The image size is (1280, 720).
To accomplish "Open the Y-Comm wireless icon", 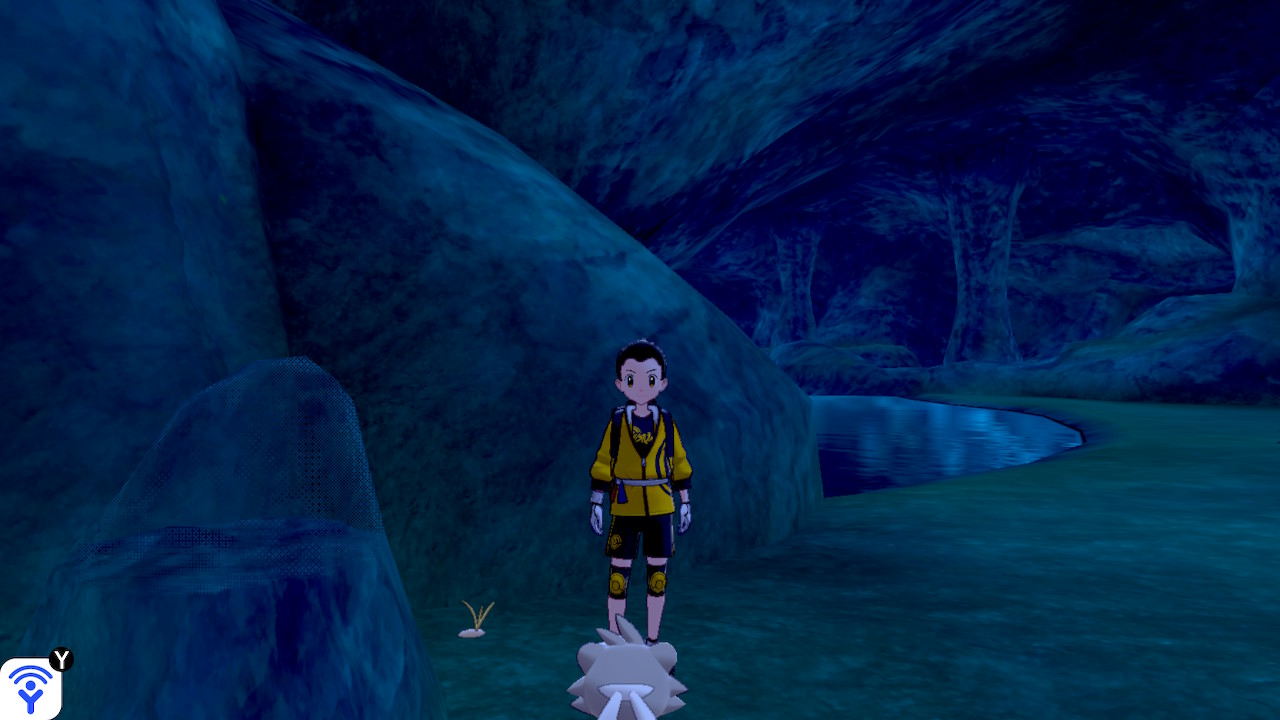I will tap(31, 687).
